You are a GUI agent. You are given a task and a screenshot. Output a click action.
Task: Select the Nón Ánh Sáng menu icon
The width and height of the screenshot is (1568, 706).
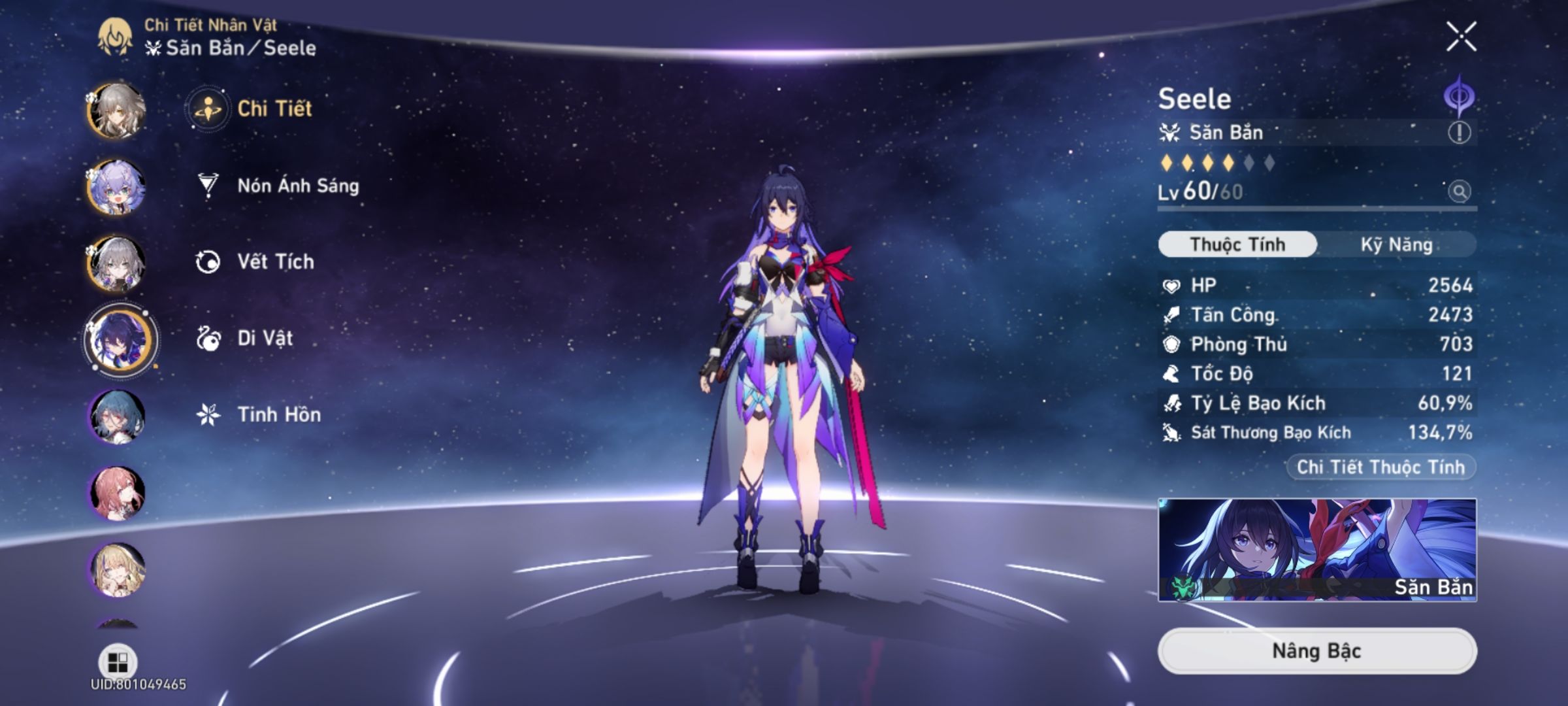pyautogui.click(x=206, y=185)
